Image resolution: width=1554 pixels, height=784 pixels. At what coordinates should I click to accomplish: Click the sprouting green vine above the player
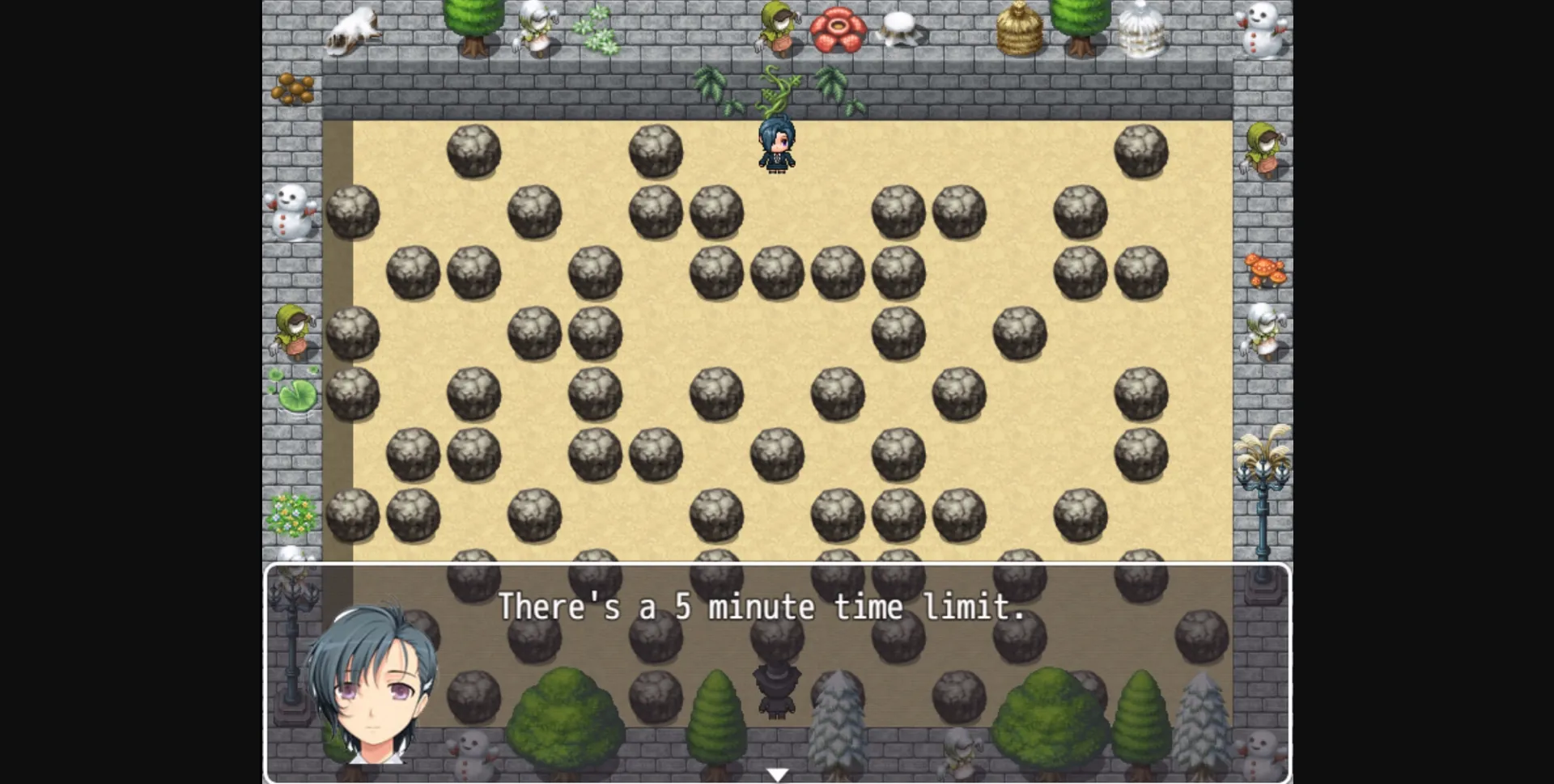coord(775,89)
